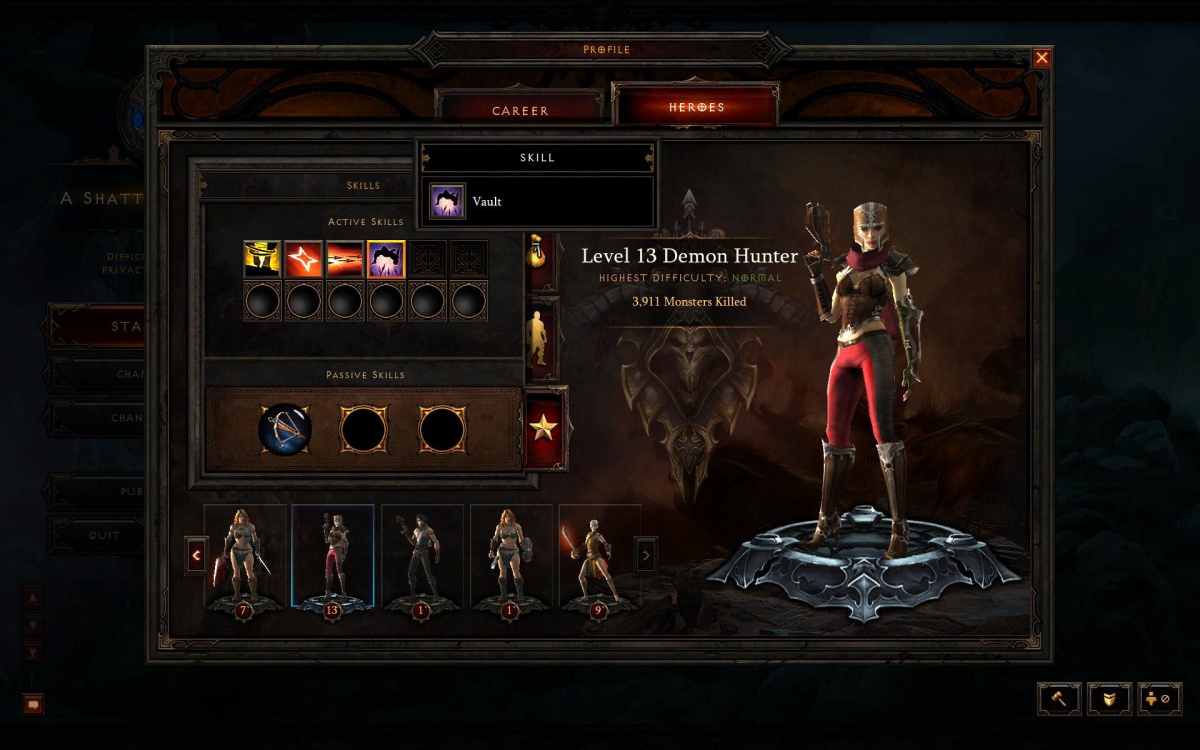Select the flaming arrows active skill
Image resolution: width=1200 pixels, height=750 pixels.
point(344,259)
